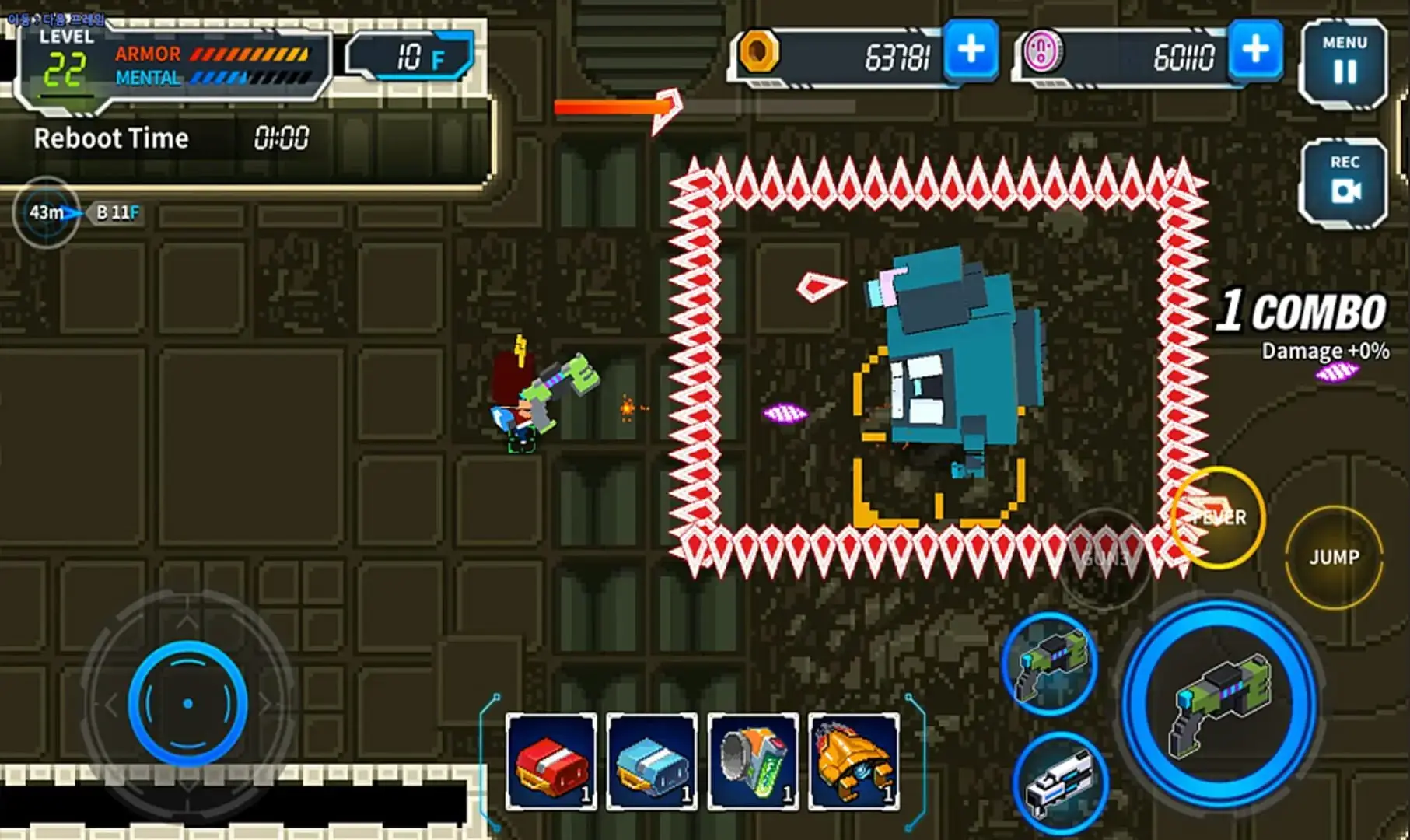Tap the JUMP button

coord(1334,557)
